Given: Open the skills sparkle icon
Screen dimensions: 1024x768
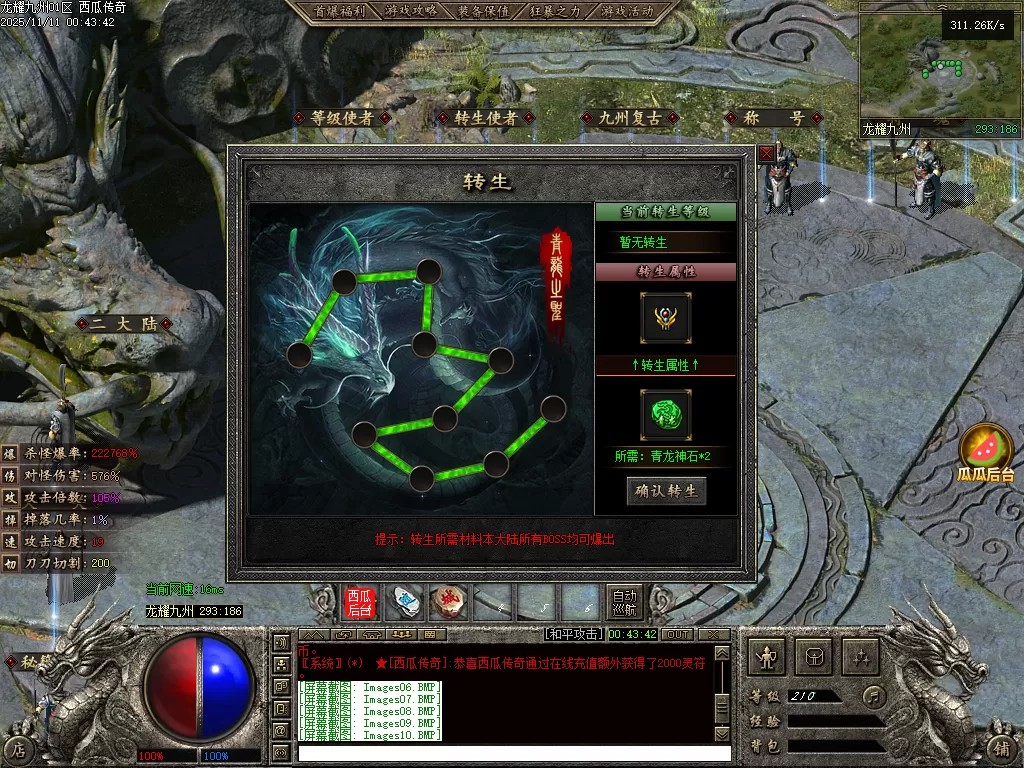Looking at the screenshot, I should tap(861, 656).
